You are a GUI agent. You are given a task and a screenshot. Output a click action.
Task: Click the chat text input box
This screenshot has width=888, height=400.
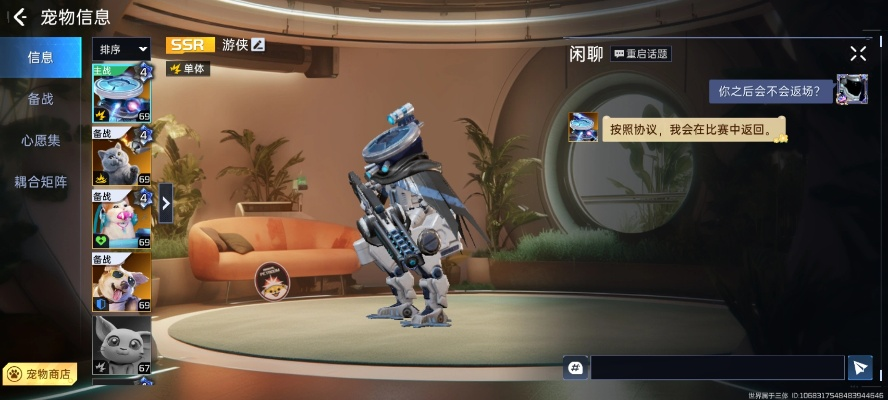click(x=717, y=368)
